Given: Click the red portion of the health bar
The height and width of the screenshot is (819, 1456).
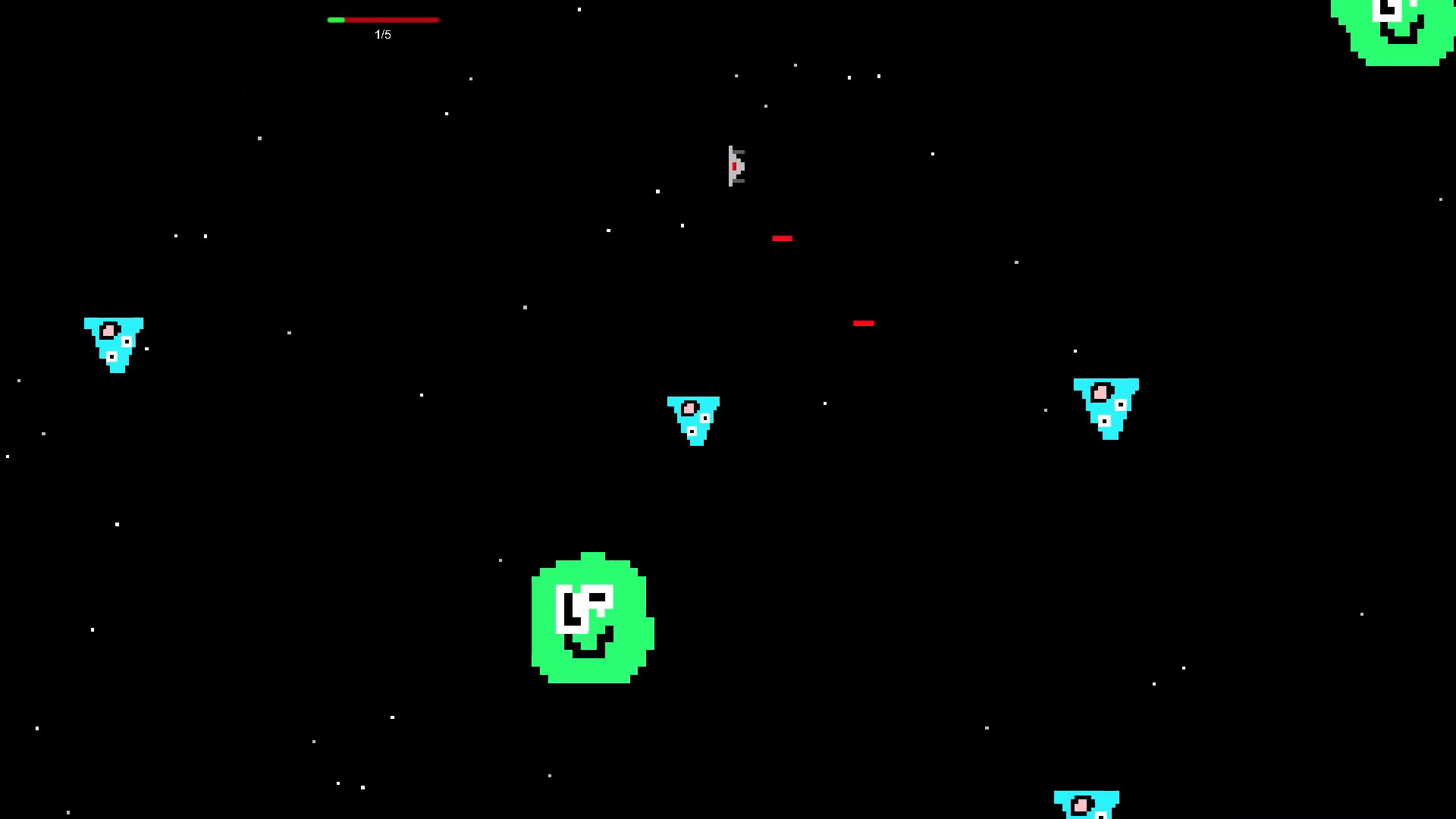Looking at the screenshot, I should pos(394,20).
